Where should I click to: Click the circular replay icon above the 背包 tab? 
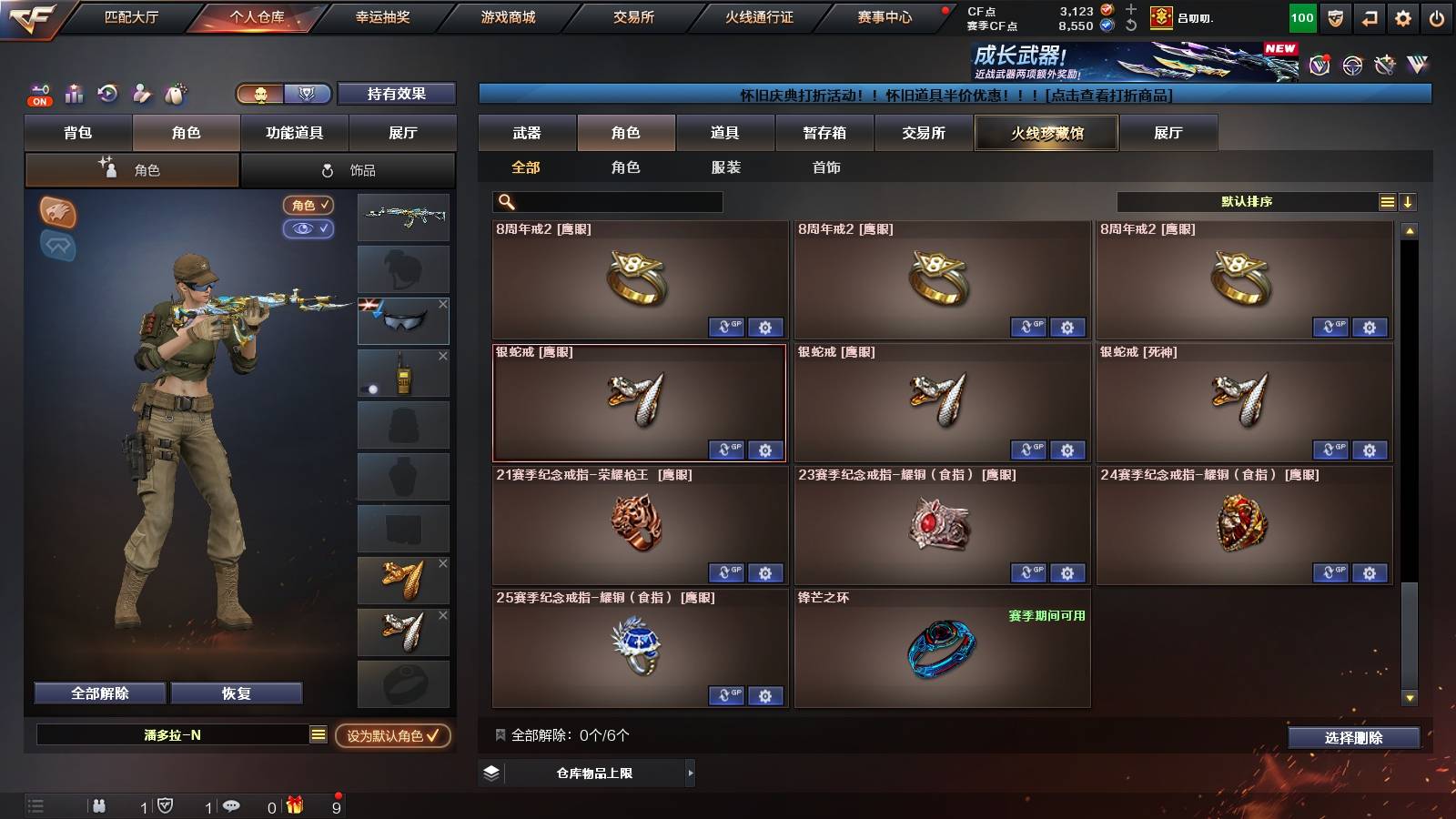[x=106, y=94]
